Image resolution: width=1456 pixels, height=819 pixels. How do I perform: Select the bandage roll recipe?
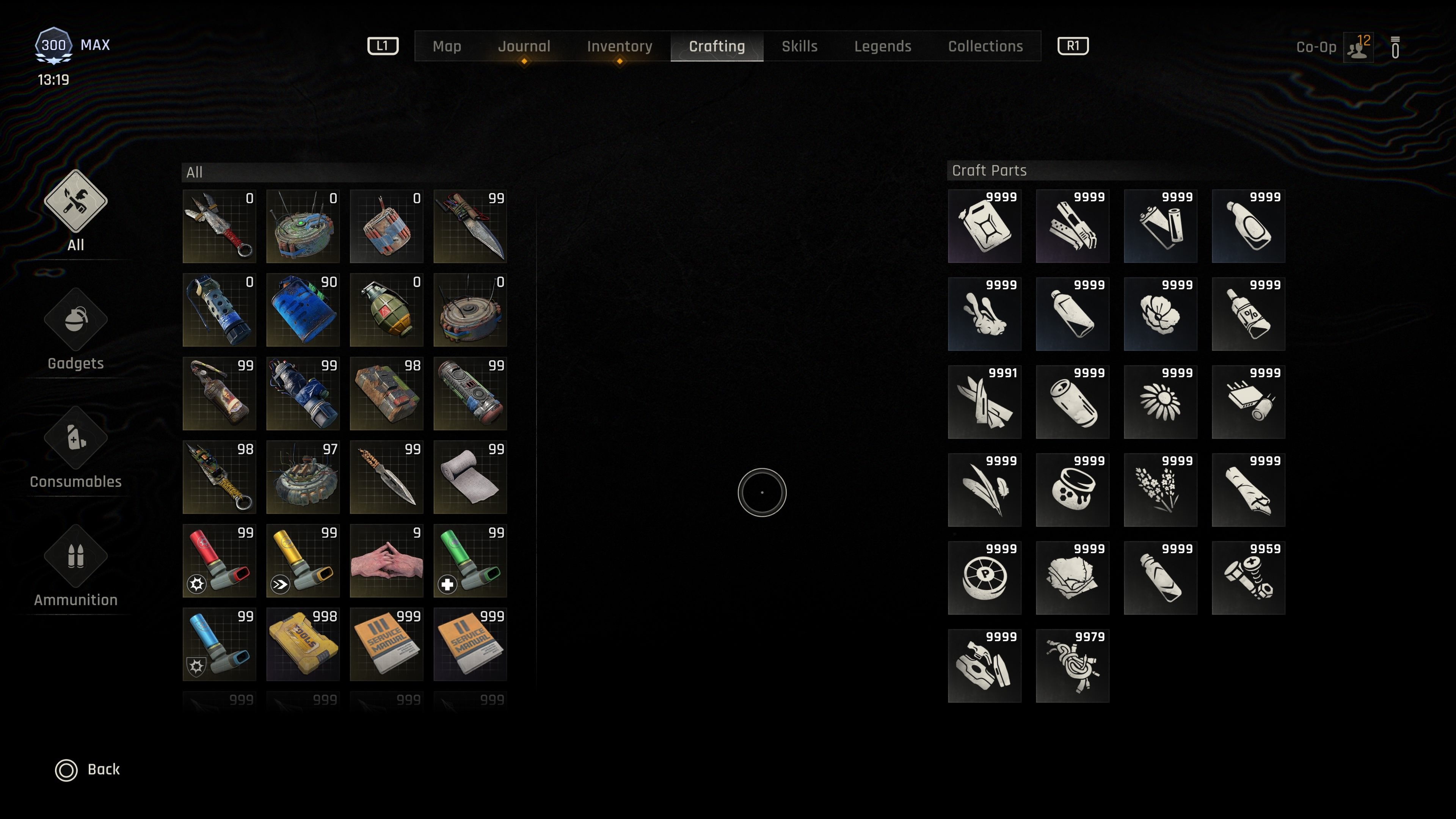(470, 477)
